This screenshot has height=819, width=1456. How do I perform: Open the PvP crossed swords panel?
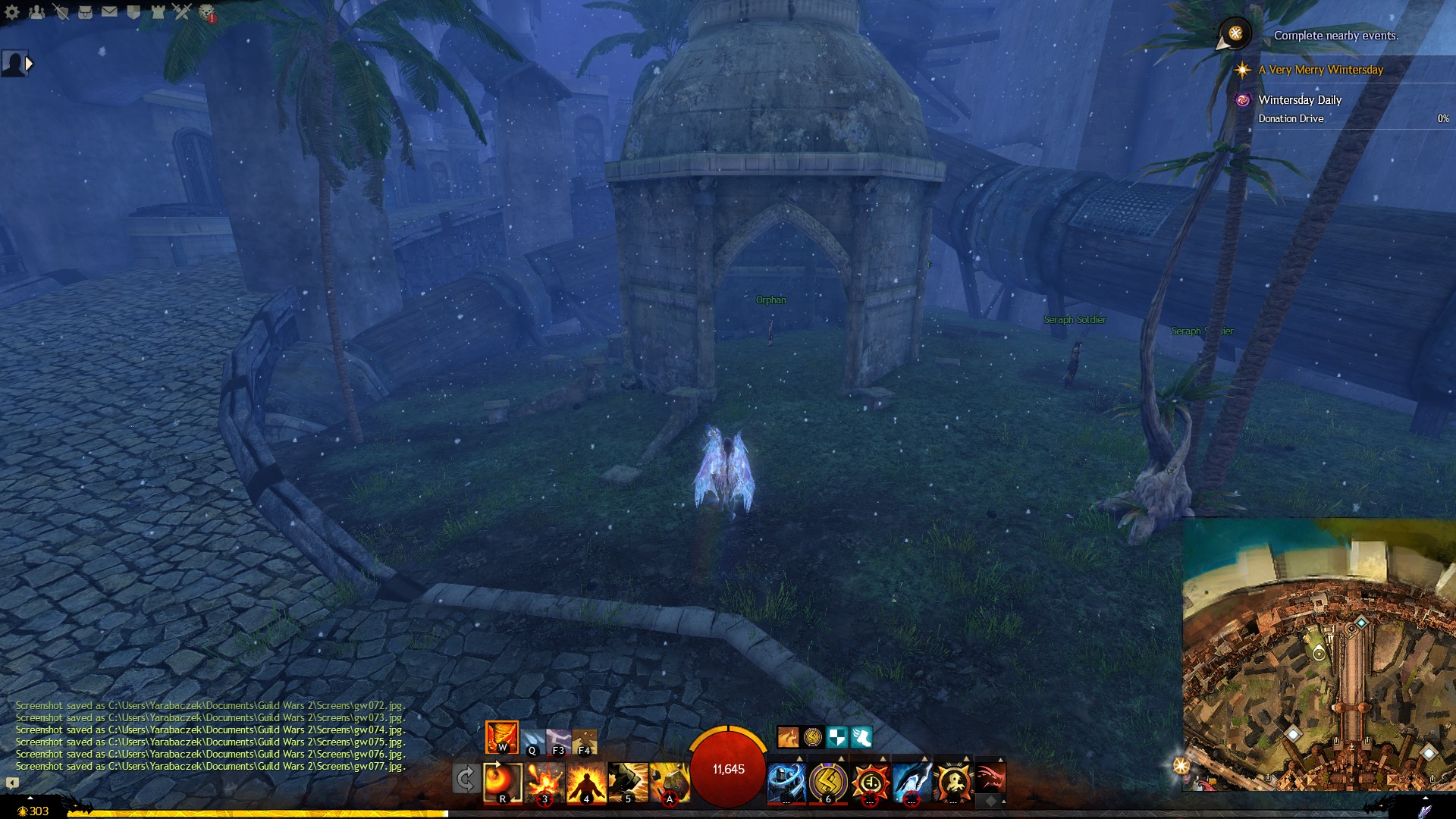tap(182, 11)
